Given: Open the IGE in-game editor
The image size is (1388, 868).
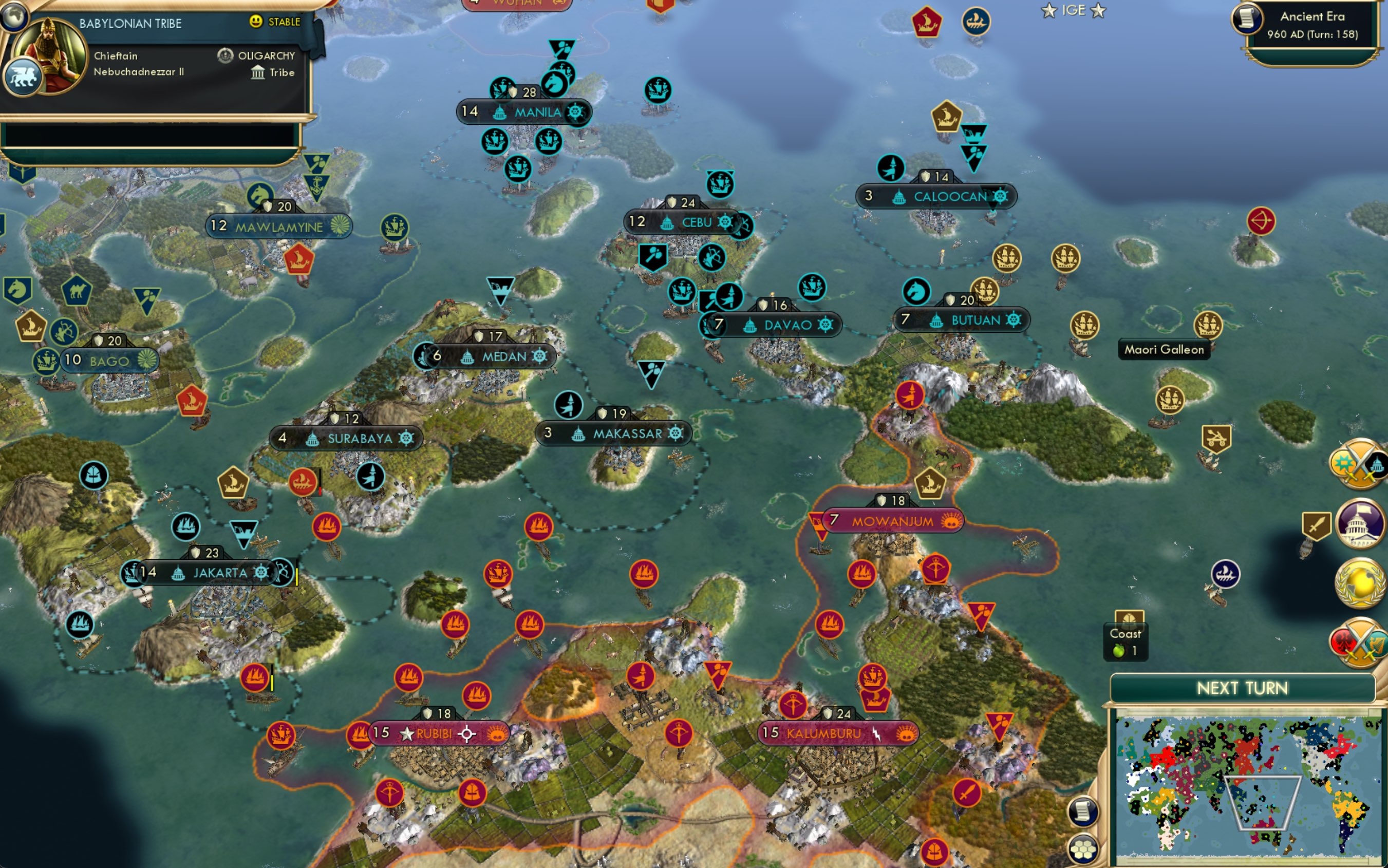Looking at the screenshot, I should click(1073, 10).
